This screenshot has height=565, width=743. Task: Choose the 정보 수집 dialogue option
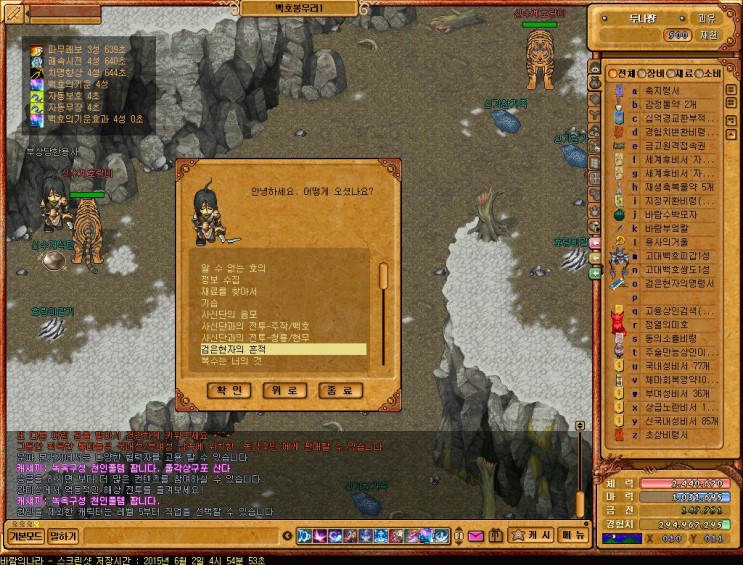(222, 280)
